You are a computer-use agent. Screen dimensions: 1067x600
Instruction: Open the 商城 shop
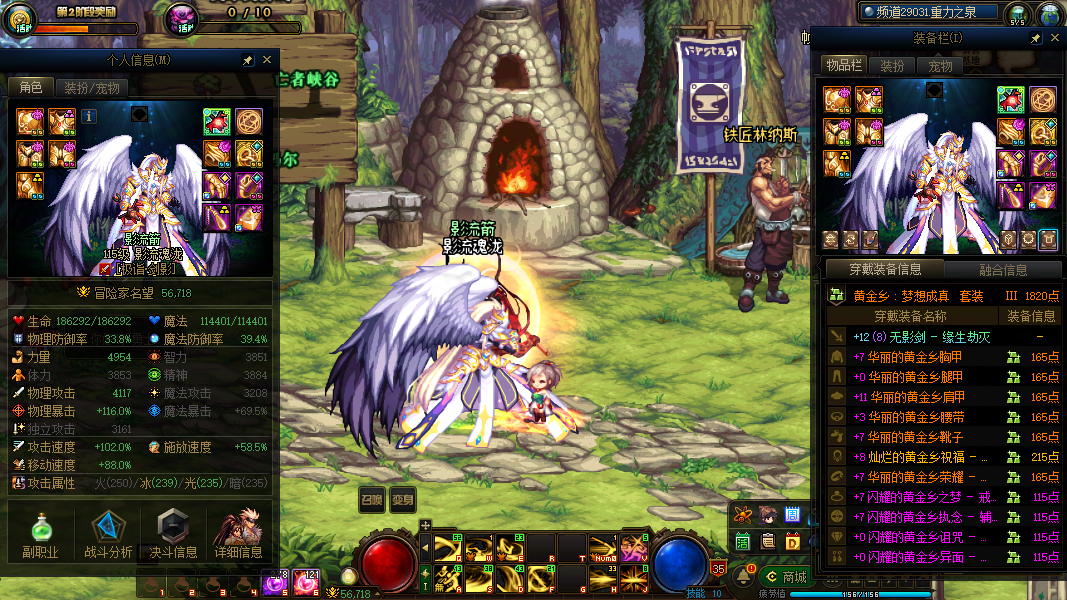(783, 576)
